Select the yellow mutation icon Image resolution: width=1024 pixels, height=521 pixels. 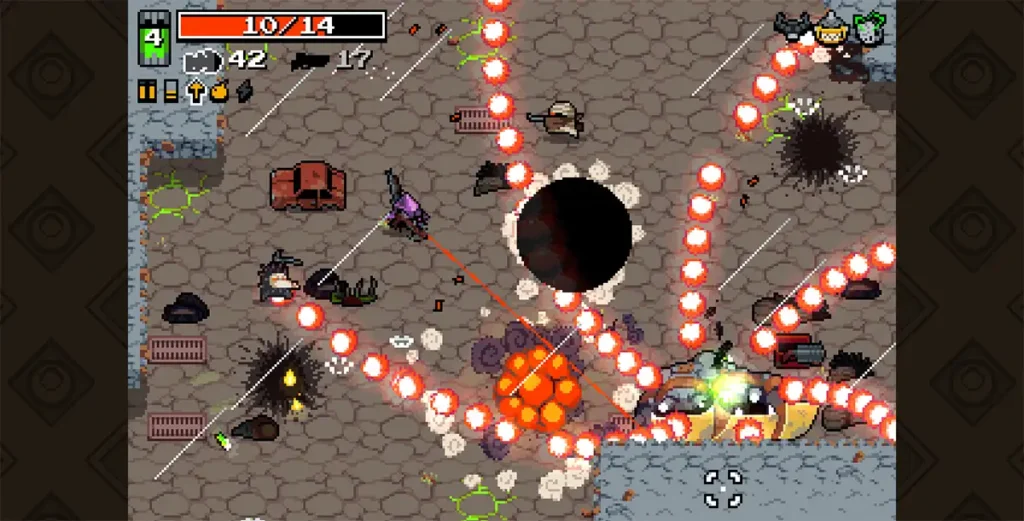click(830, 29)
